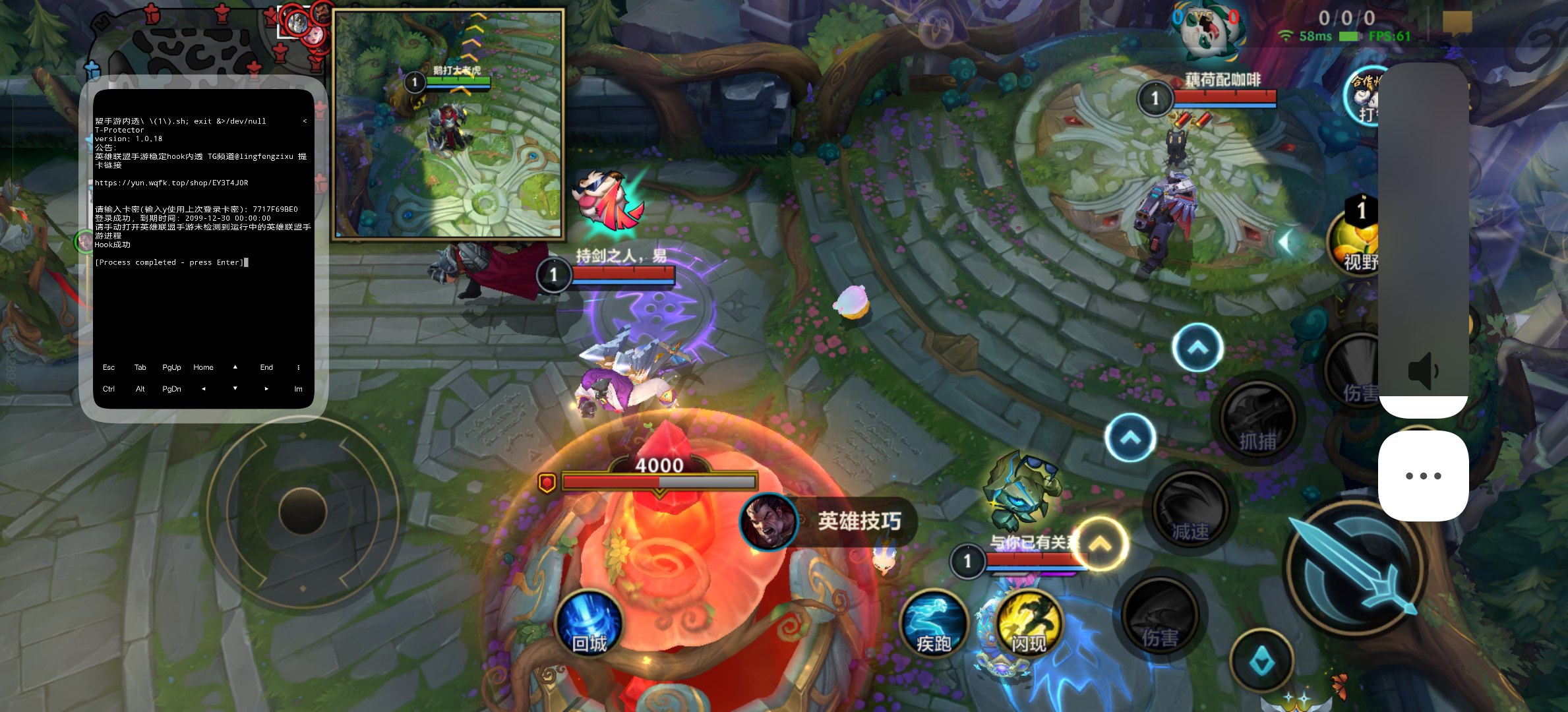The width and height of the screenshot is (1568, 712).
Task: Cast the 抓捕 grab ability
Action: point(1257,420)
